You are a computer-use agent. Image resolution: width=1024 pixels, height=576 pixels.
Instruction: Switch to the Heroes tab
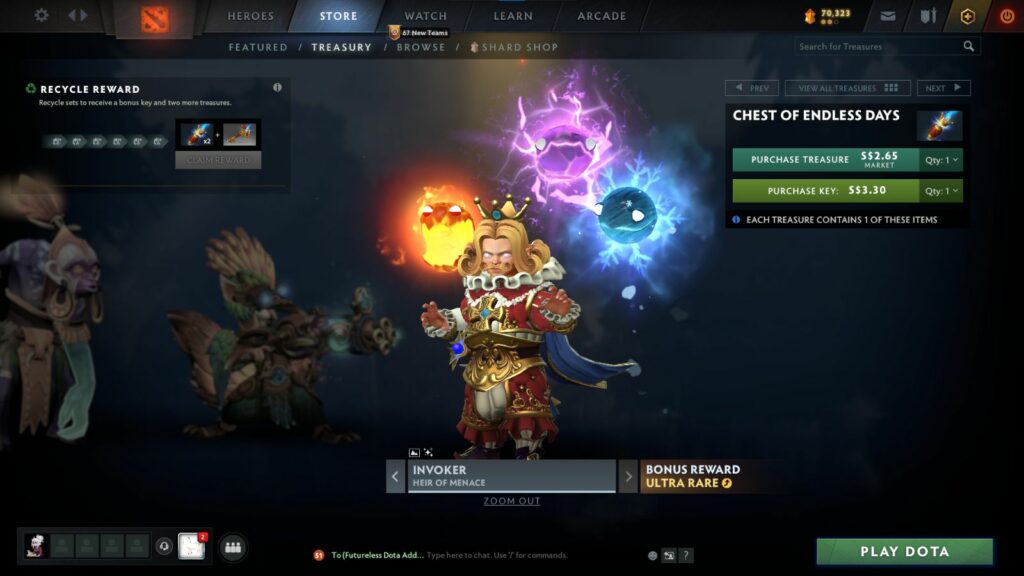[250, 16]
